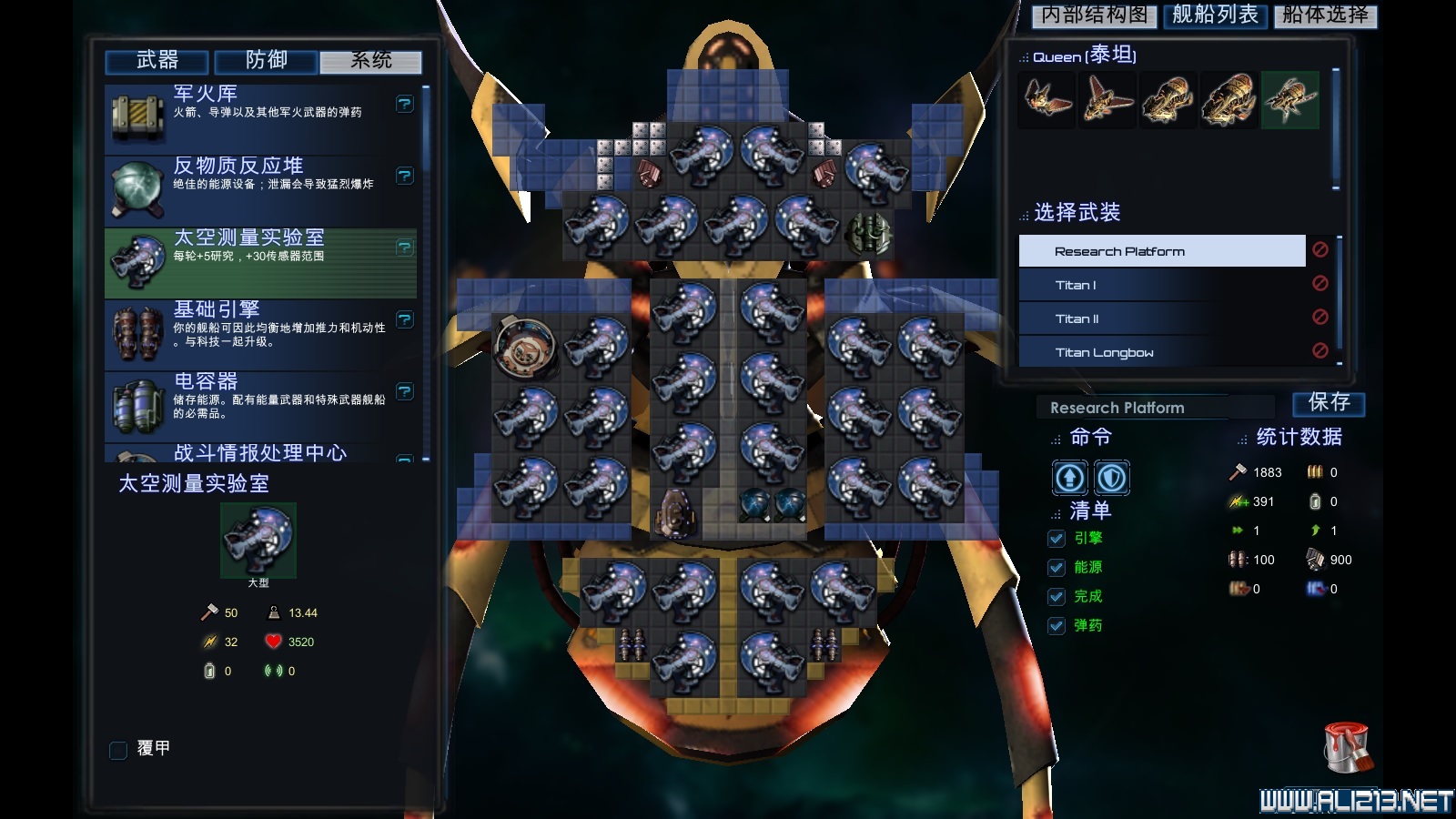Toggle the 覆甲 armor checkbox
Screen dimensions: 1456x819
[118, 750]
